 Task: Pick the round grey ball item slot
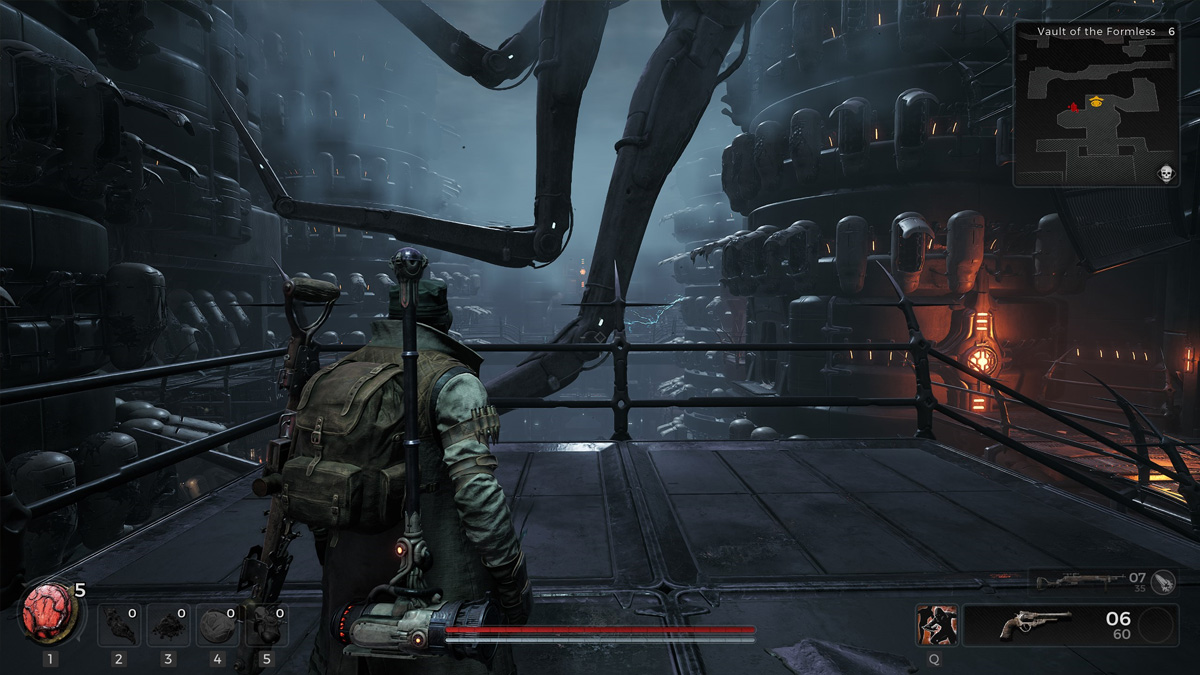pyautogui.click(x=218, y=626)
